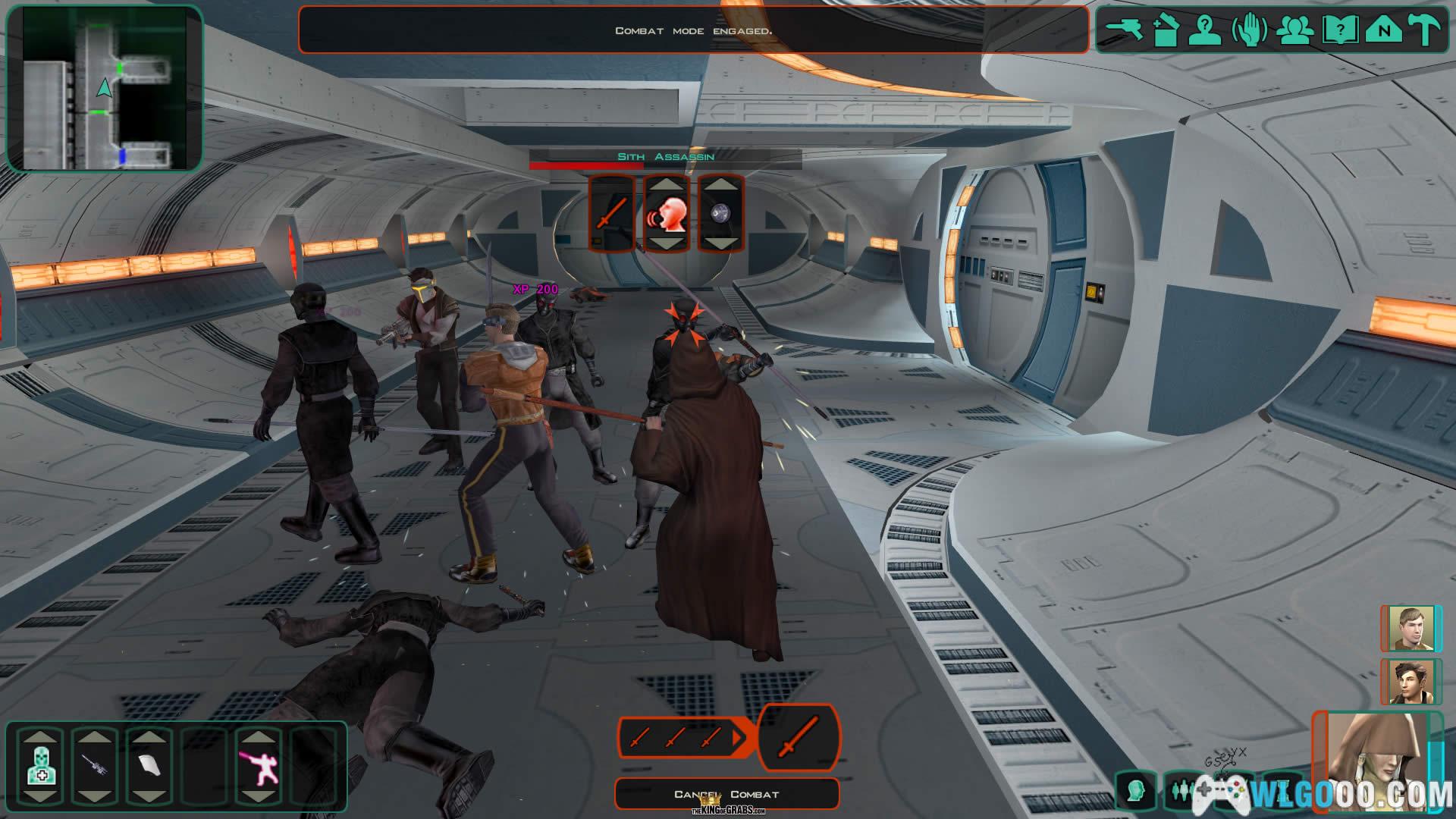Throw the grenade at the targeted assassin
1456x819 pixels.
pyautogui.click(x=720, y=215)
